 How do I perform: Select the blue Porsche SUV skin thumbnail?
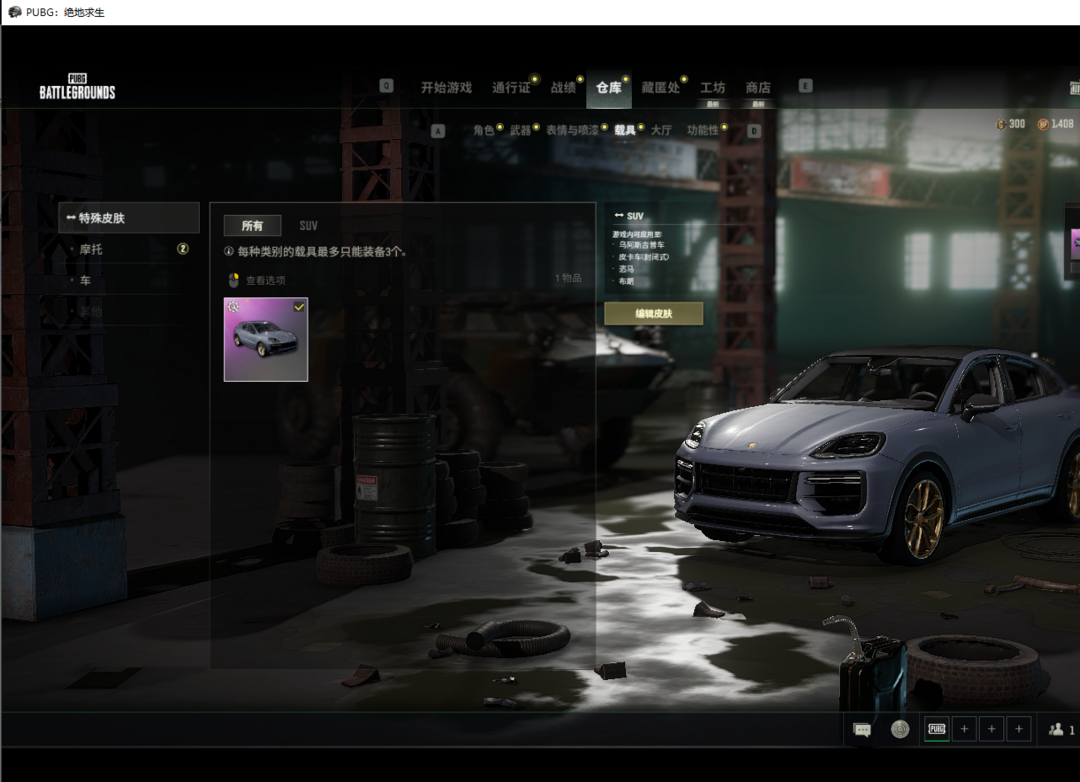(x=266, y=339)
